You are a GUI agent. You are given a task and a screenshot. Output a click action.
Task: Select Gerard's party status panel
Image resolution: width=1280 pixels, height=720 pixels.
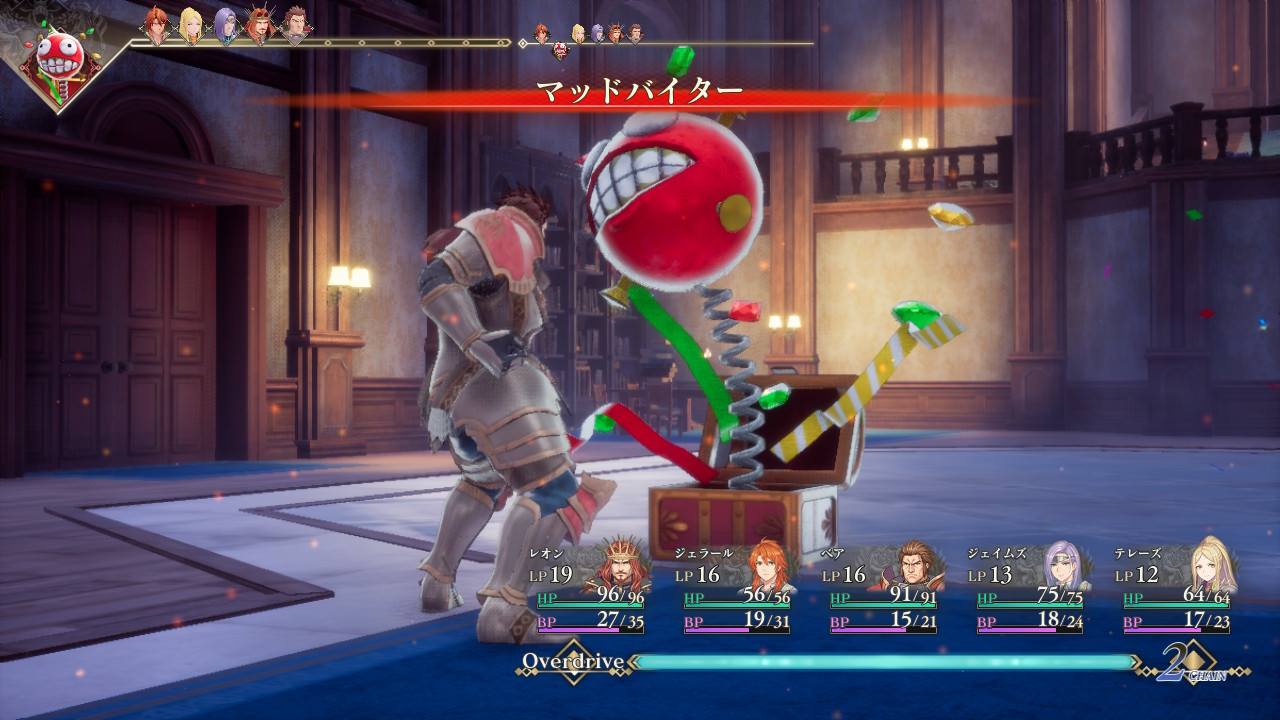click(x=736, y=588)
